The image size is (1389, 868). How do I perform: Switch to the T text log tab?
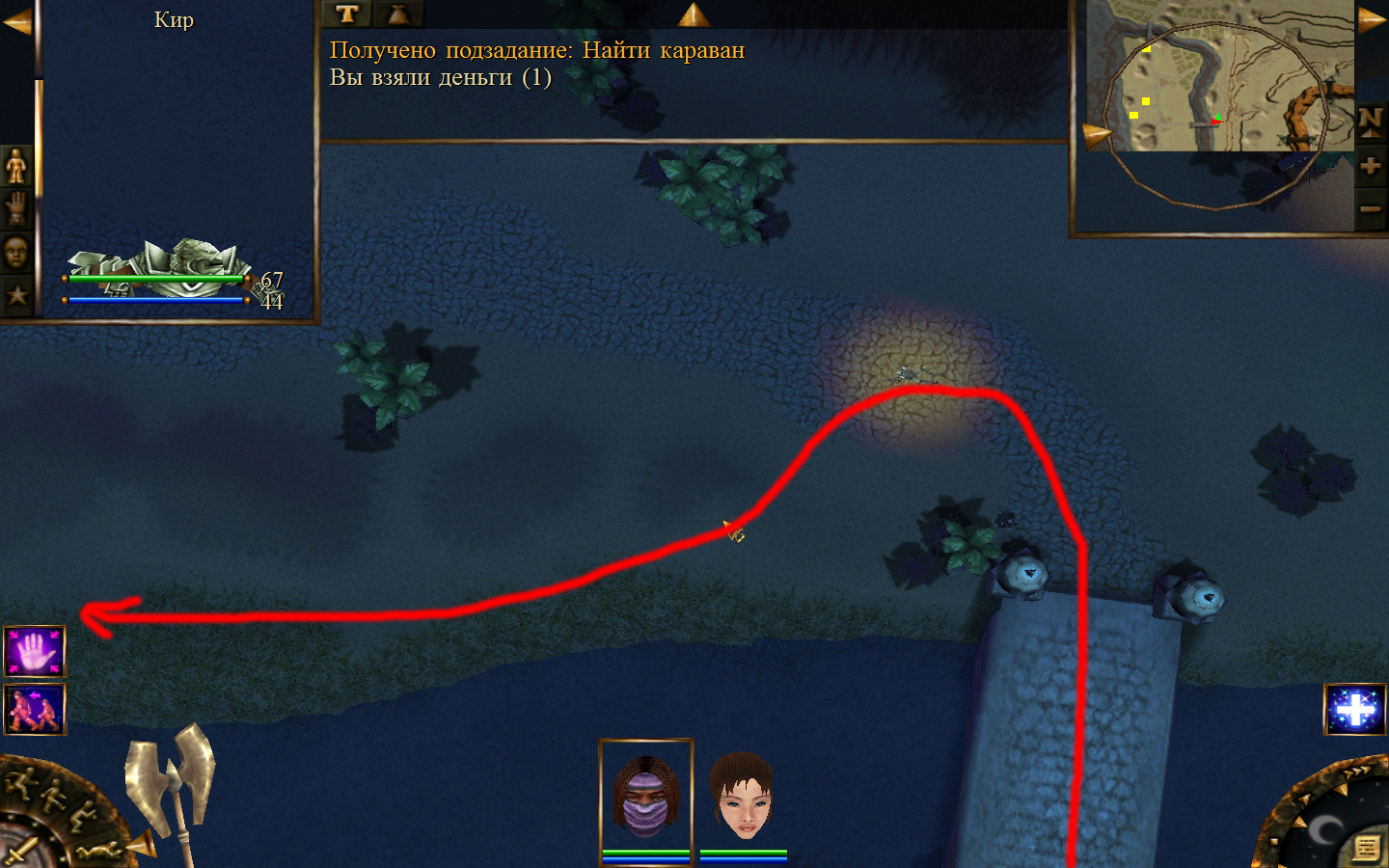point(347,14)
